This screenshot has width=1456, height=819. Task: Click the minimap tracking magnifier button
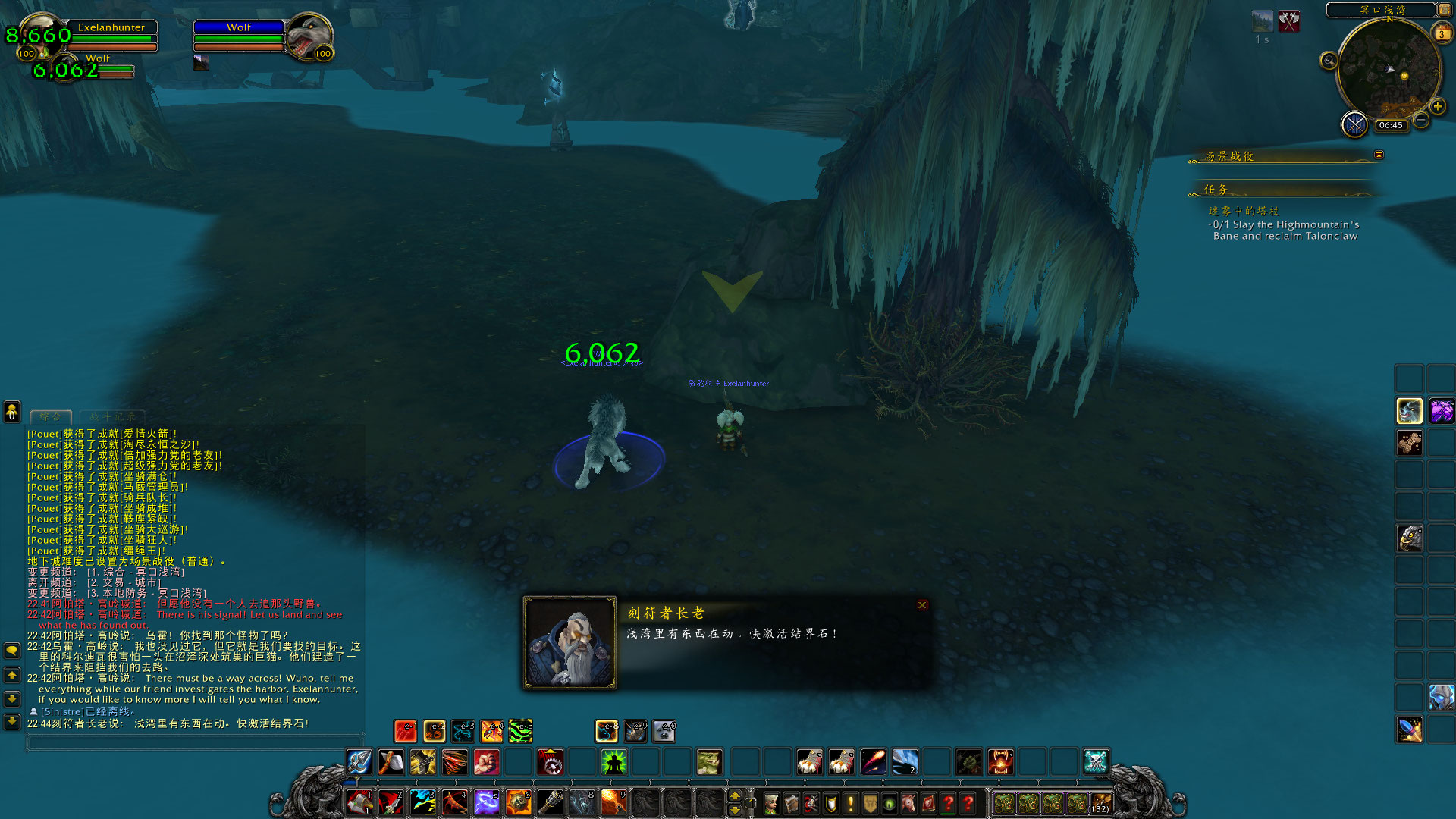tap(1329, 61)
